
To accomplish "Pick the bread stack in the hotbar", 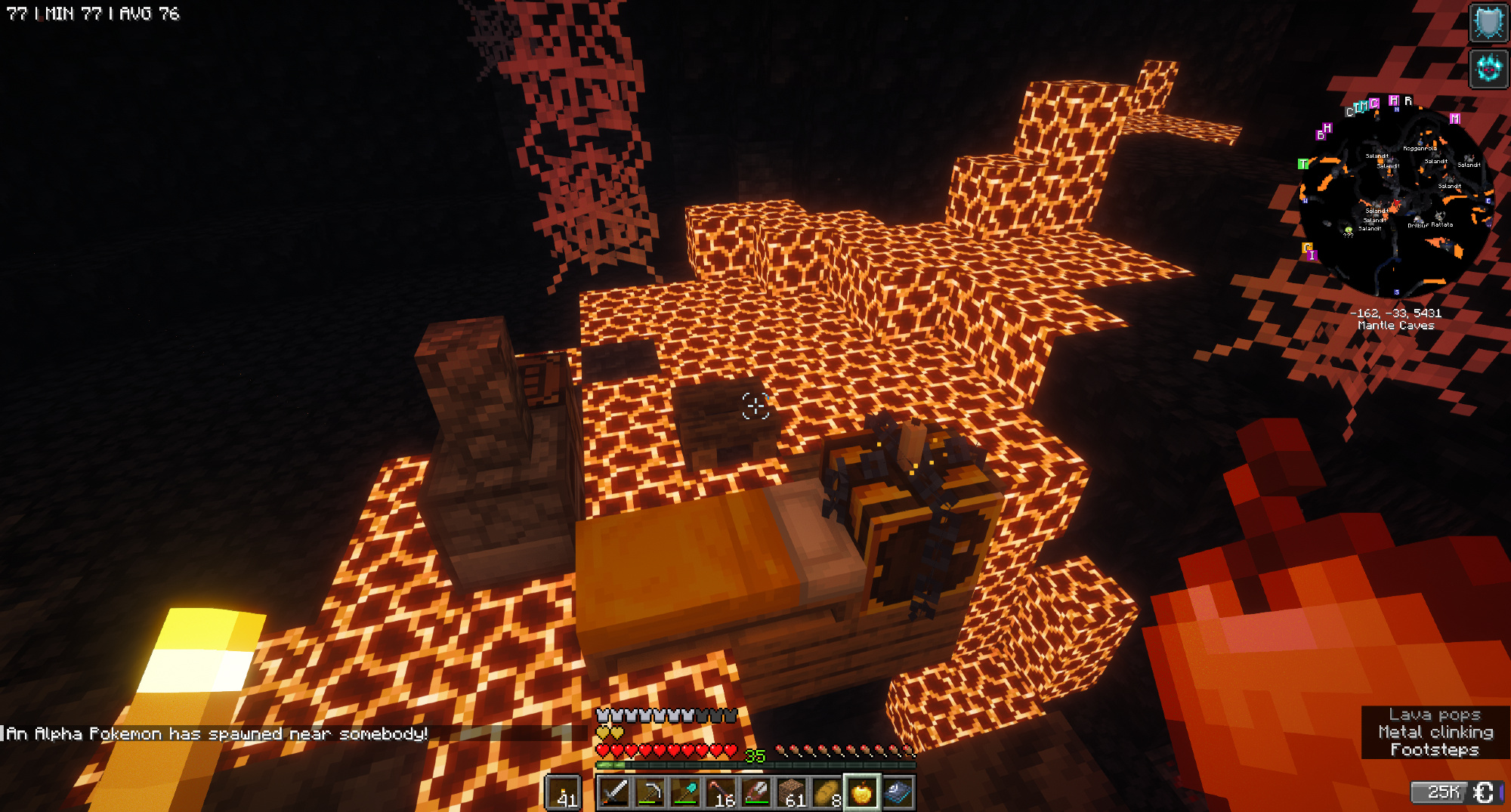I will (x=827, y=792).
